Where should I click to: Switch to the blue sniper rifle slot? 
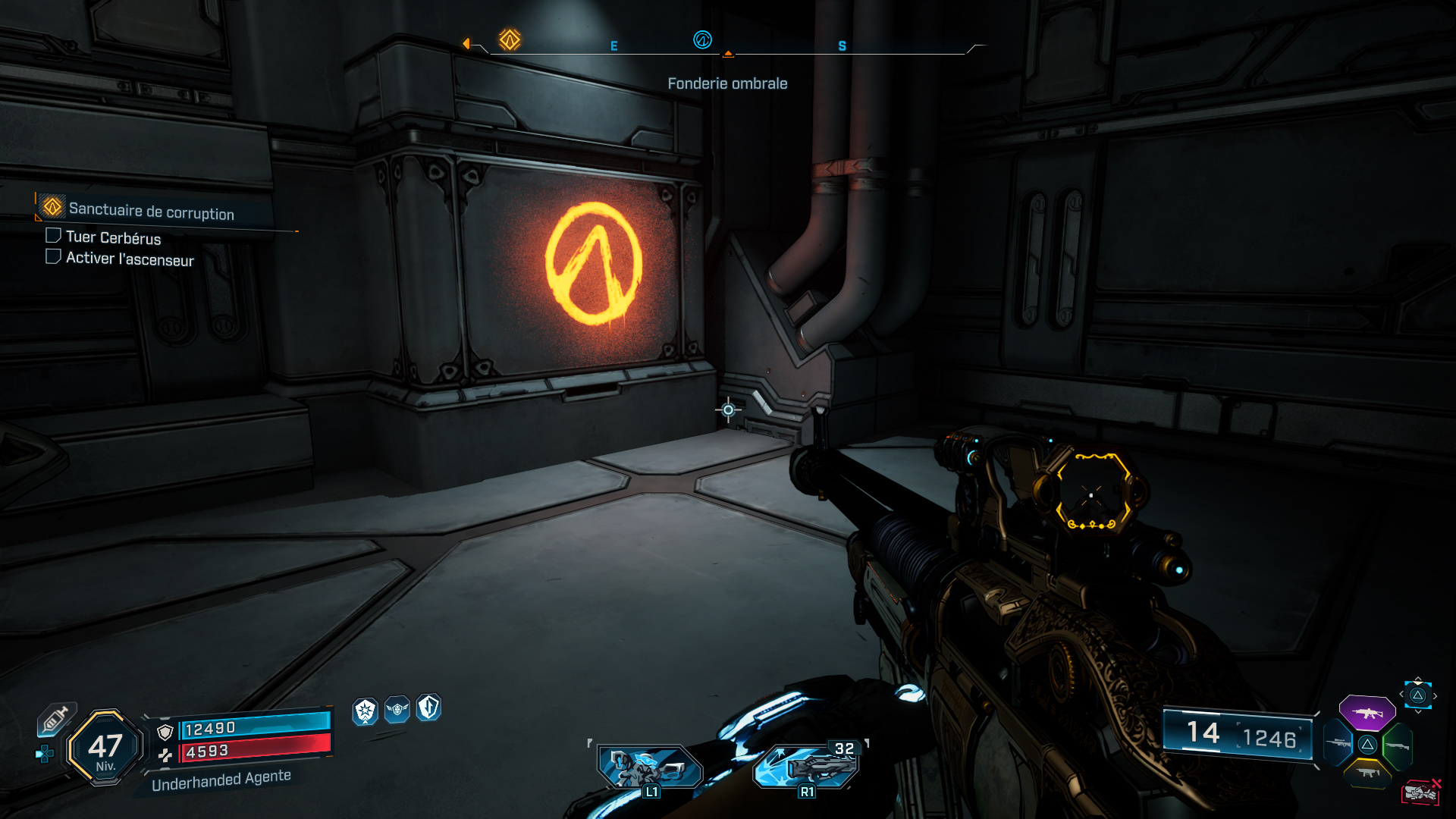point(1338,743)
